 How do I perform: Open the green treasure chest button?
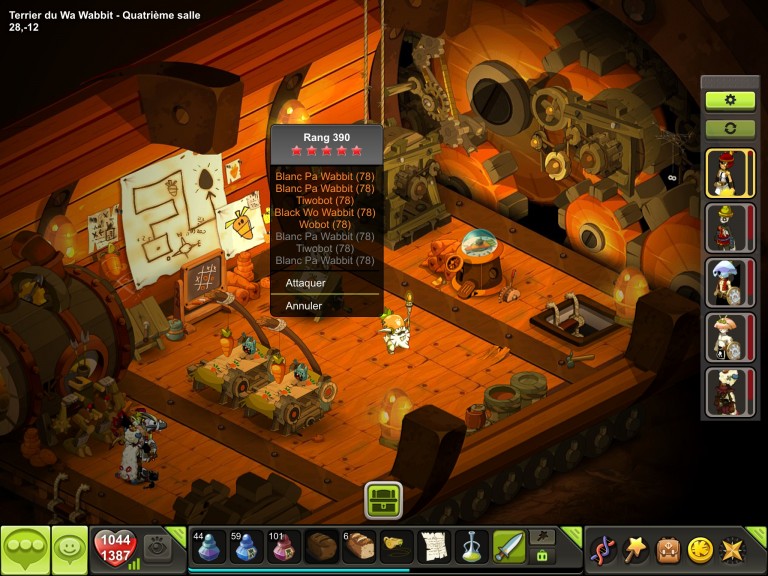point(383,499)
